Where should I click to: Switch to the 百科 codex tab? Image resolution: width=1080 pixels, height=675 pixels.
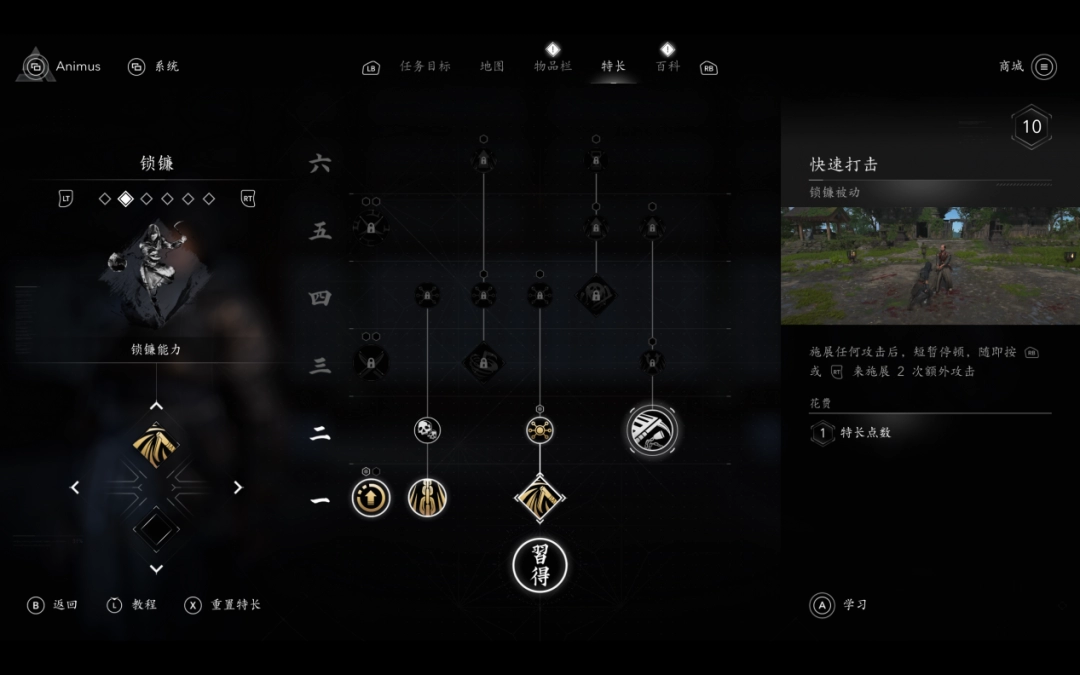667,67
